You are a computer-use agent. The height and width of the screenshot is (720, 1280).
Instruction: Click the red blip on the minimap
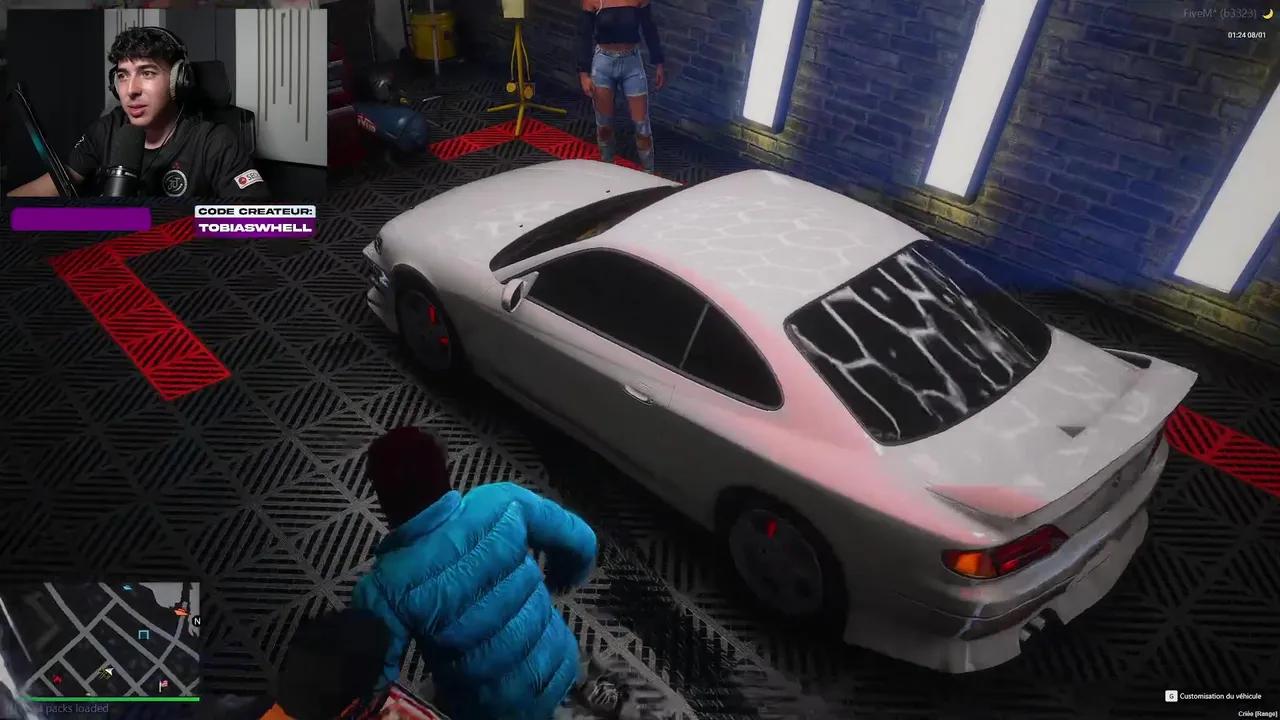point(58,679)
